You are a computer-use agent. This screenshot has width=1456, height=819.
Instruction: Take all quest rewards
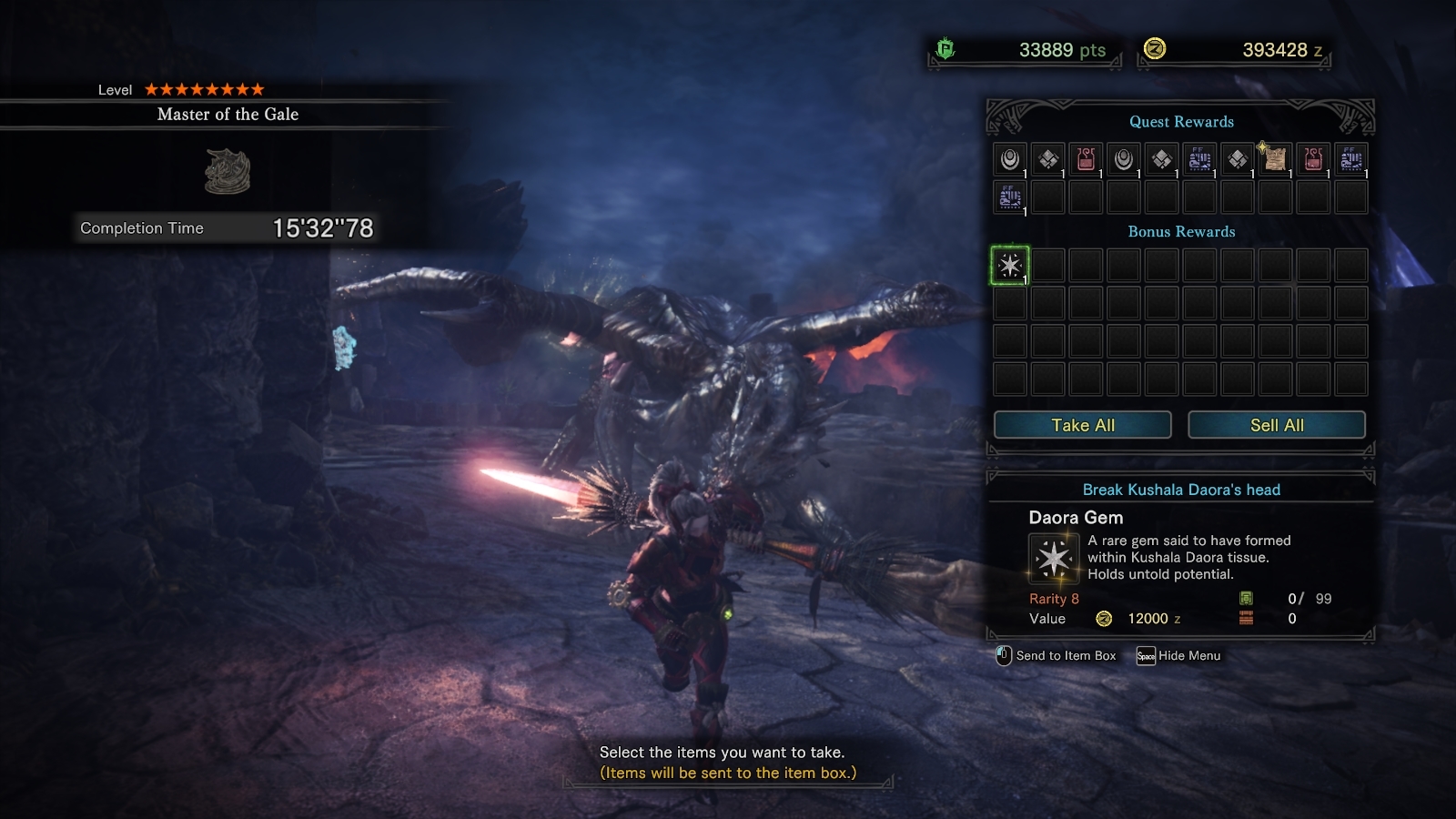pos(1082,425)
